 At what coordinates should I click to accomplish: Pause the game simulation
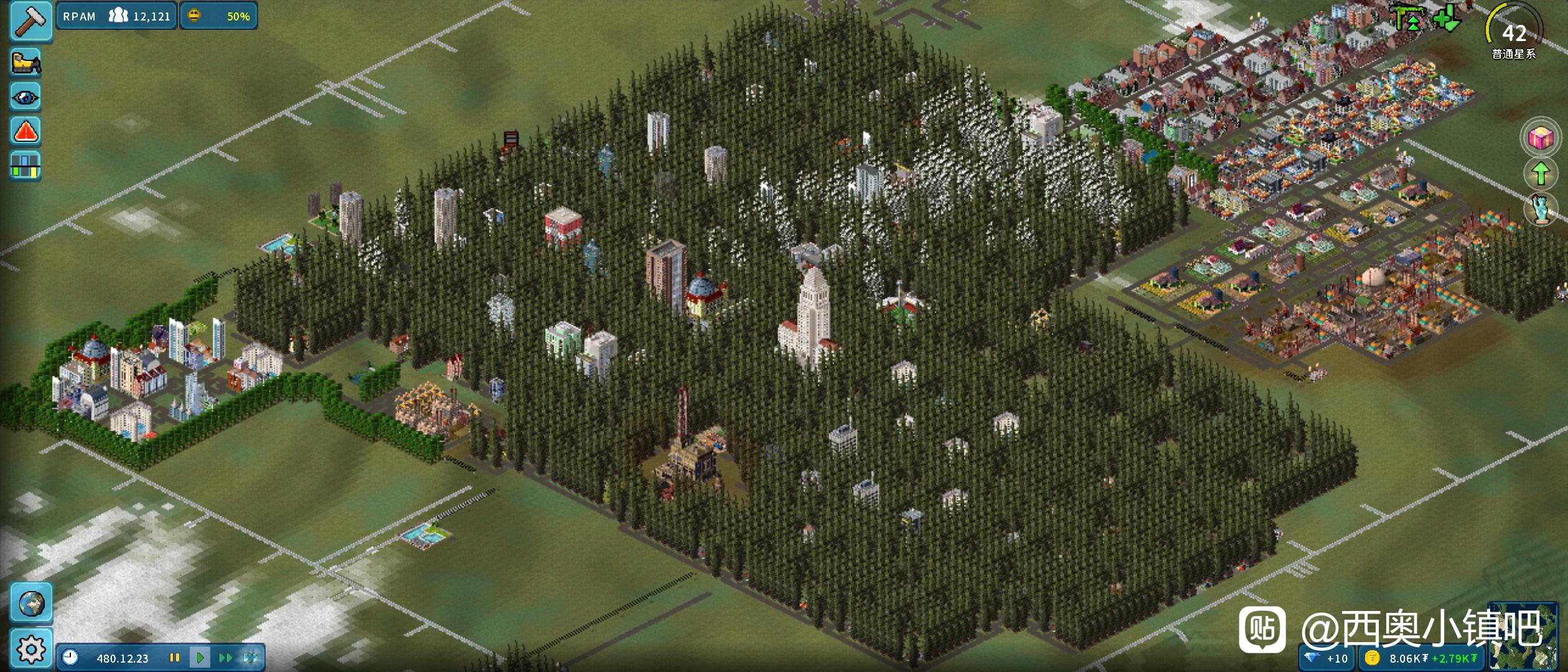(x=175, y=658)
